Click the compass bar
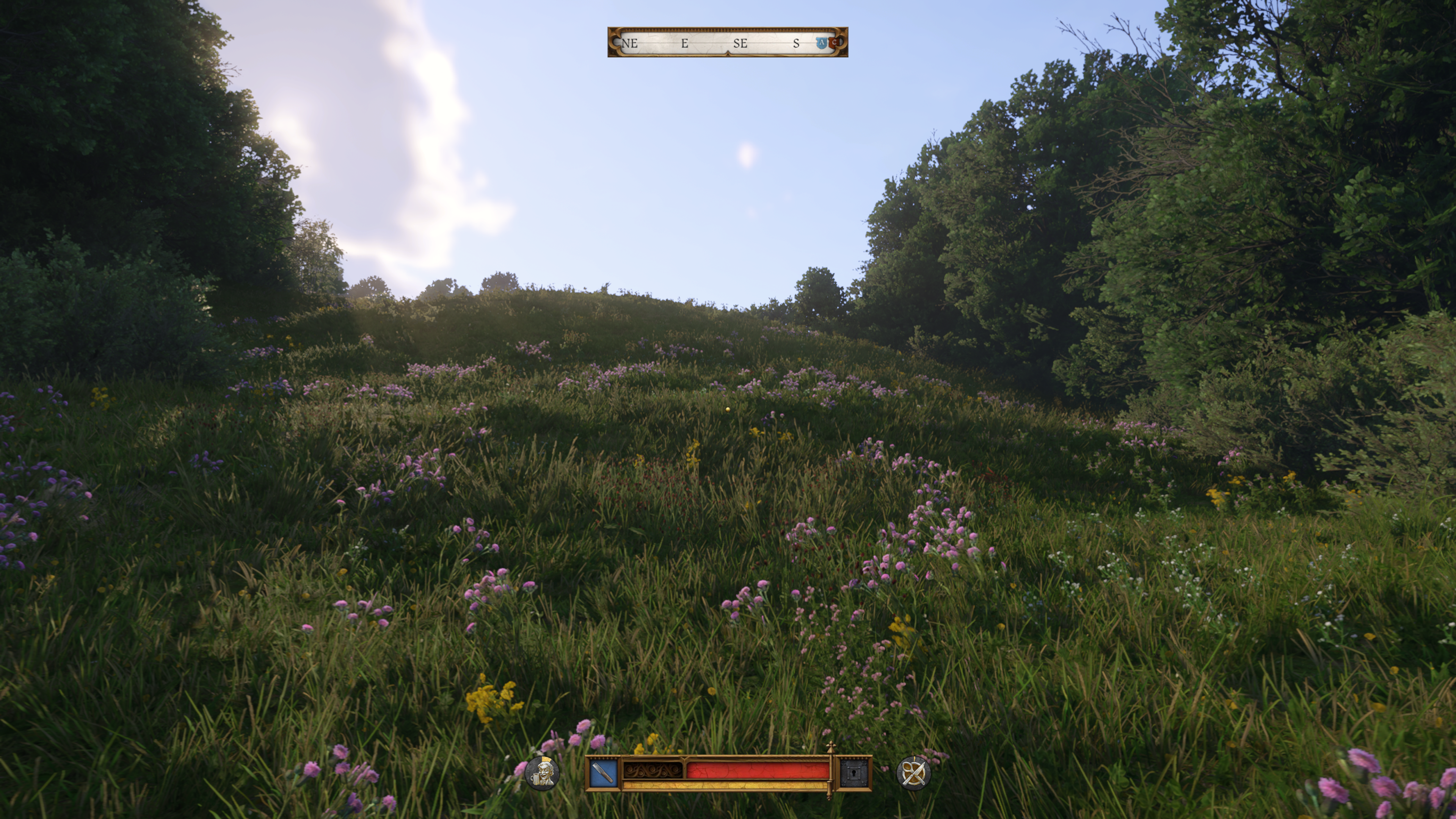 pyautogui.click(x=727, y=42)
